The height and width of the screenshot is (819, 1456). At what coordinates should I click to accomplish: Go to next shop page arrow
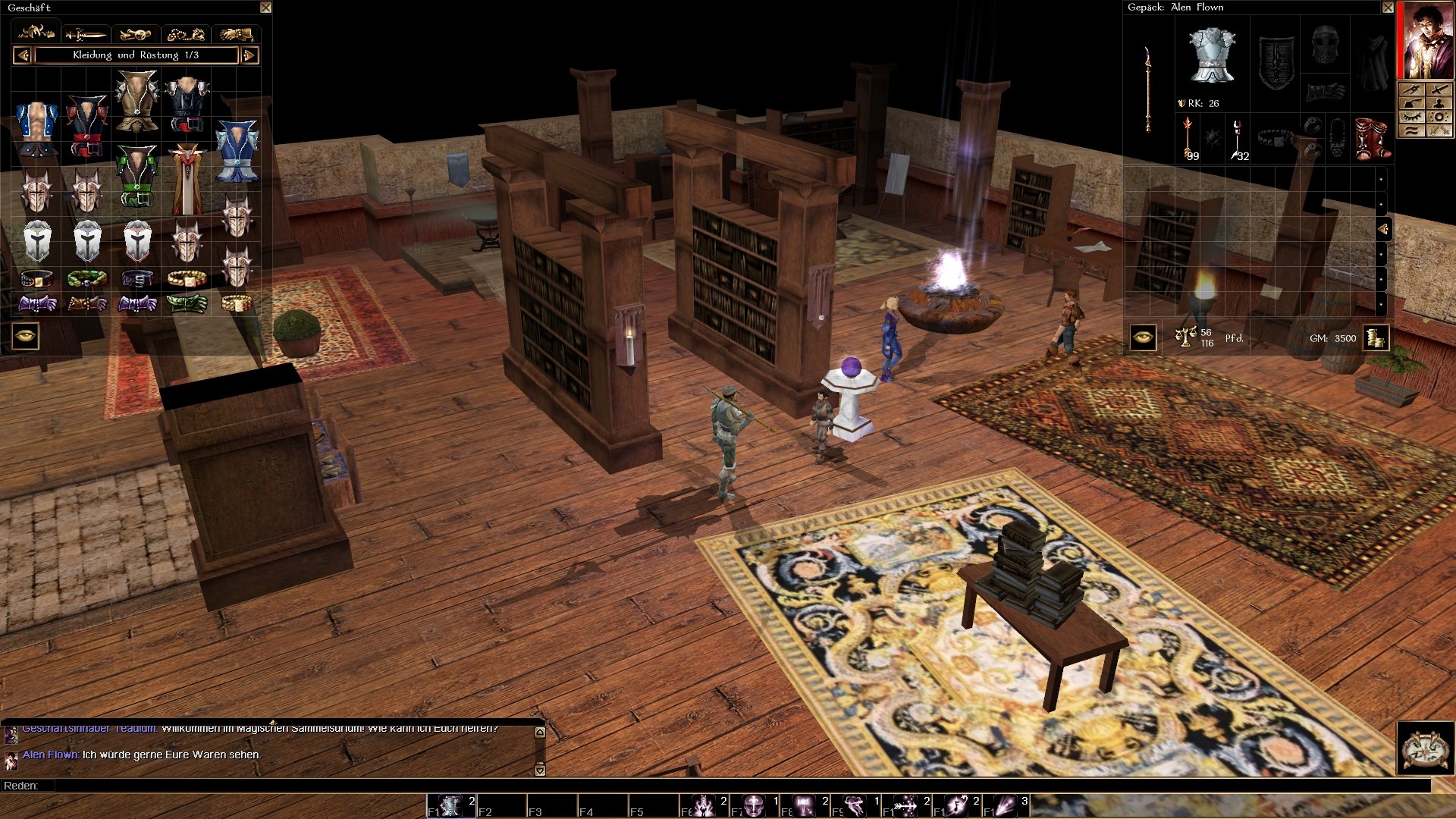coord(249,55)
